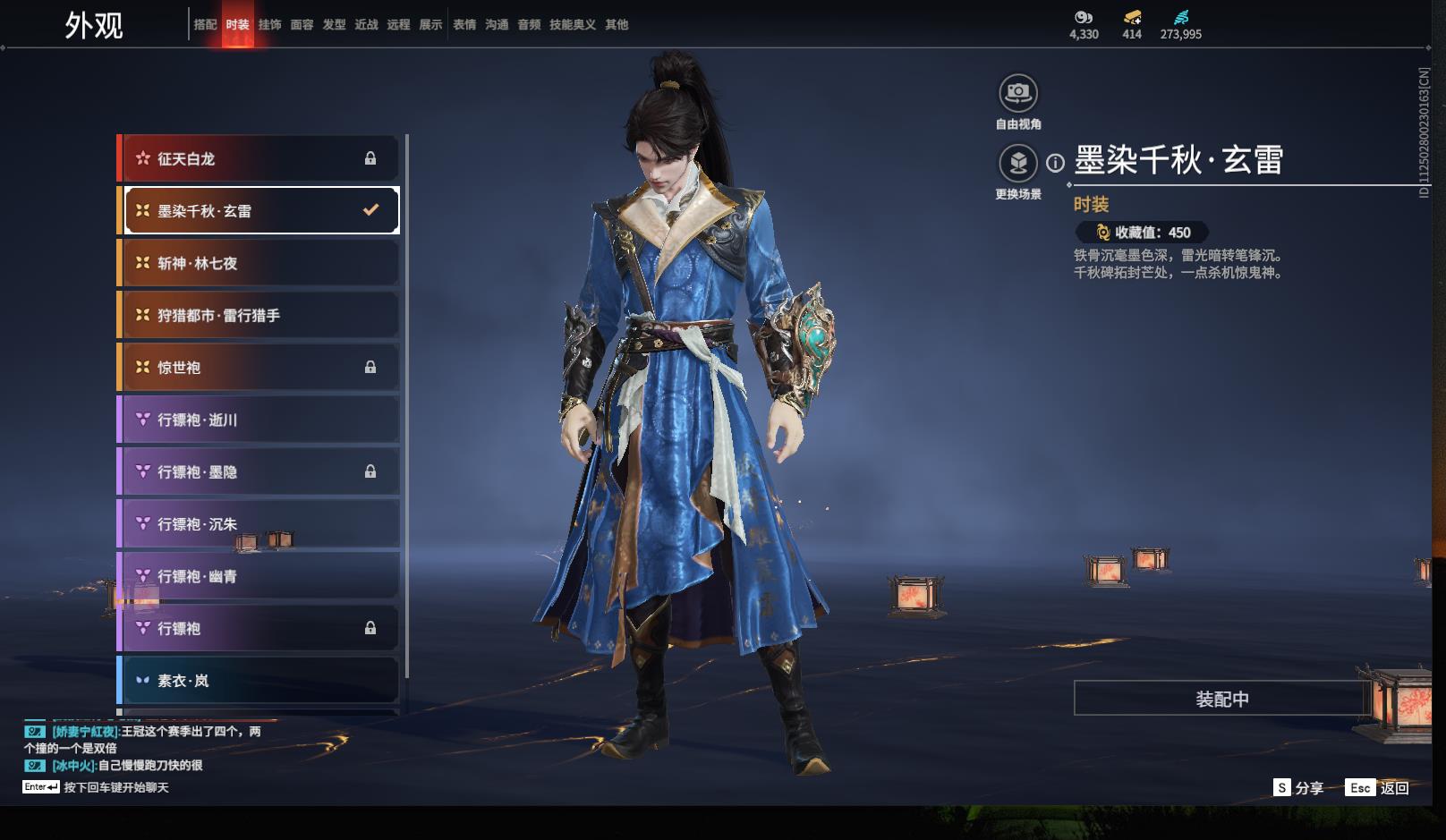
Task: Open the 发型 hairstyle tab
Action: click(x=334, y=25)
